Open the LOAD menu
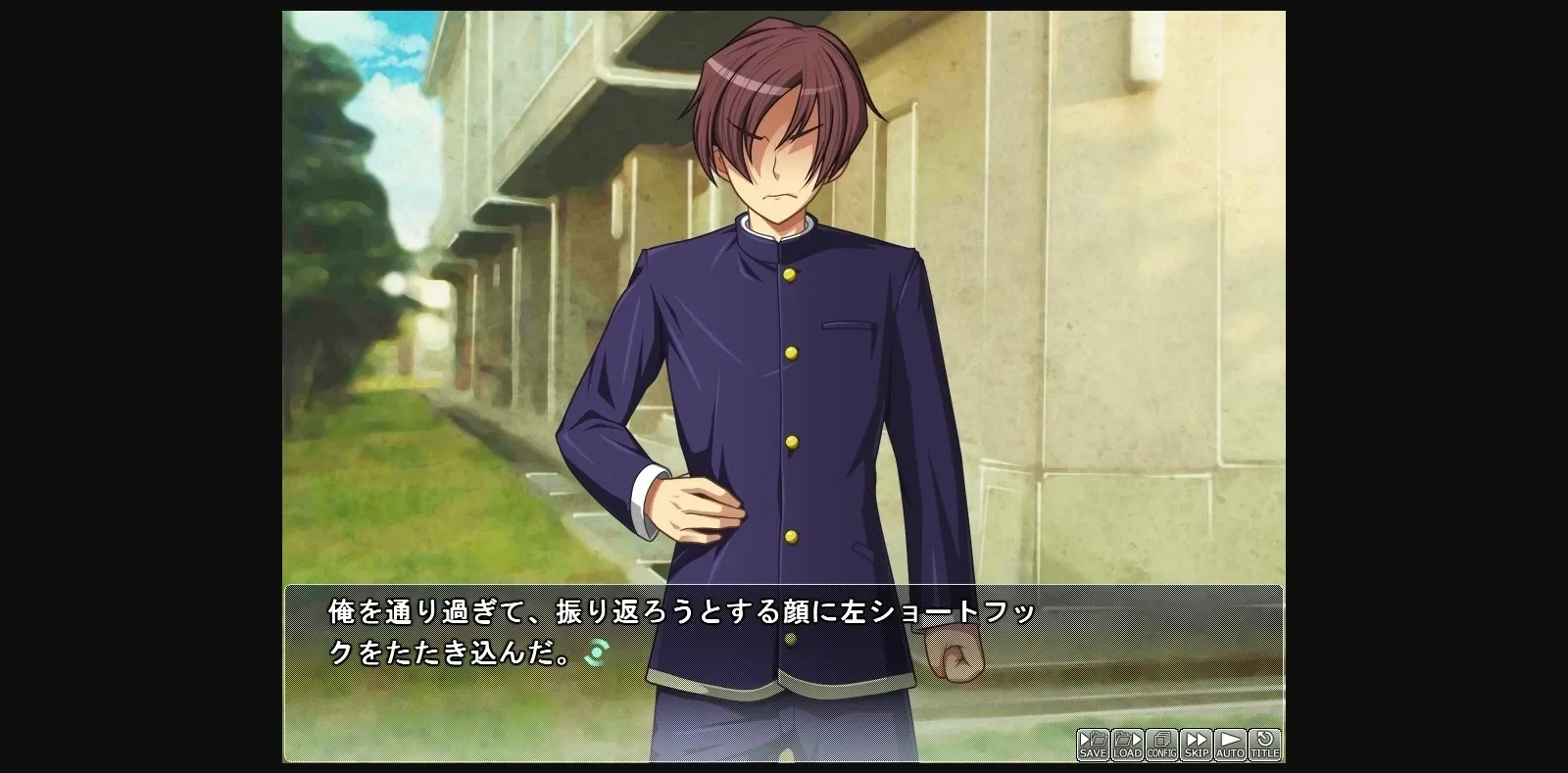This screenshot has width=1568, height=773. point(1127,745)
